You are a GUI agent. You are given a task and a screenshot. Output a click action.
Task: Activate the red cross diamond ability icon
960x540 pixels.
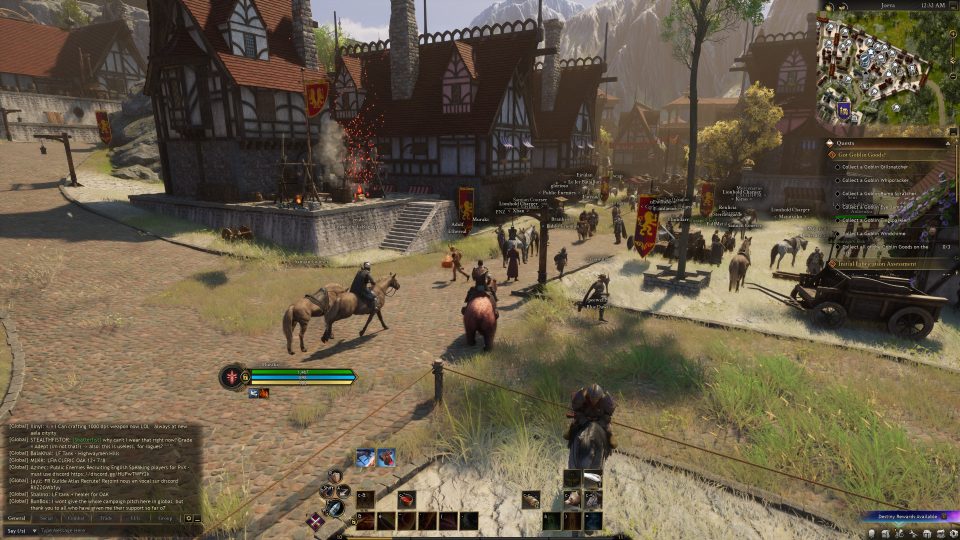(315, 520)
